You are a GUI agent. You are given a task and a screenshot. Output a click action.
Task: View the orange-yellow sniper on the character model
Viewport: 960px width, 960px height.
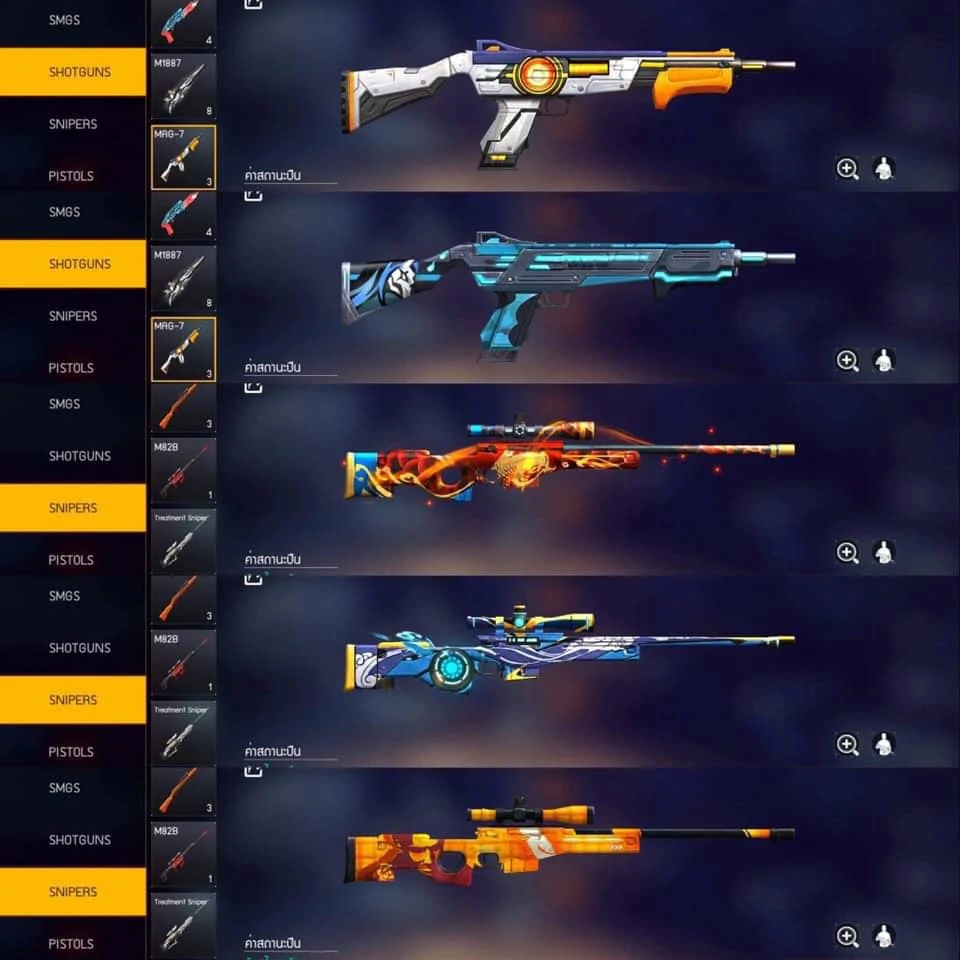tap(884, 936)
